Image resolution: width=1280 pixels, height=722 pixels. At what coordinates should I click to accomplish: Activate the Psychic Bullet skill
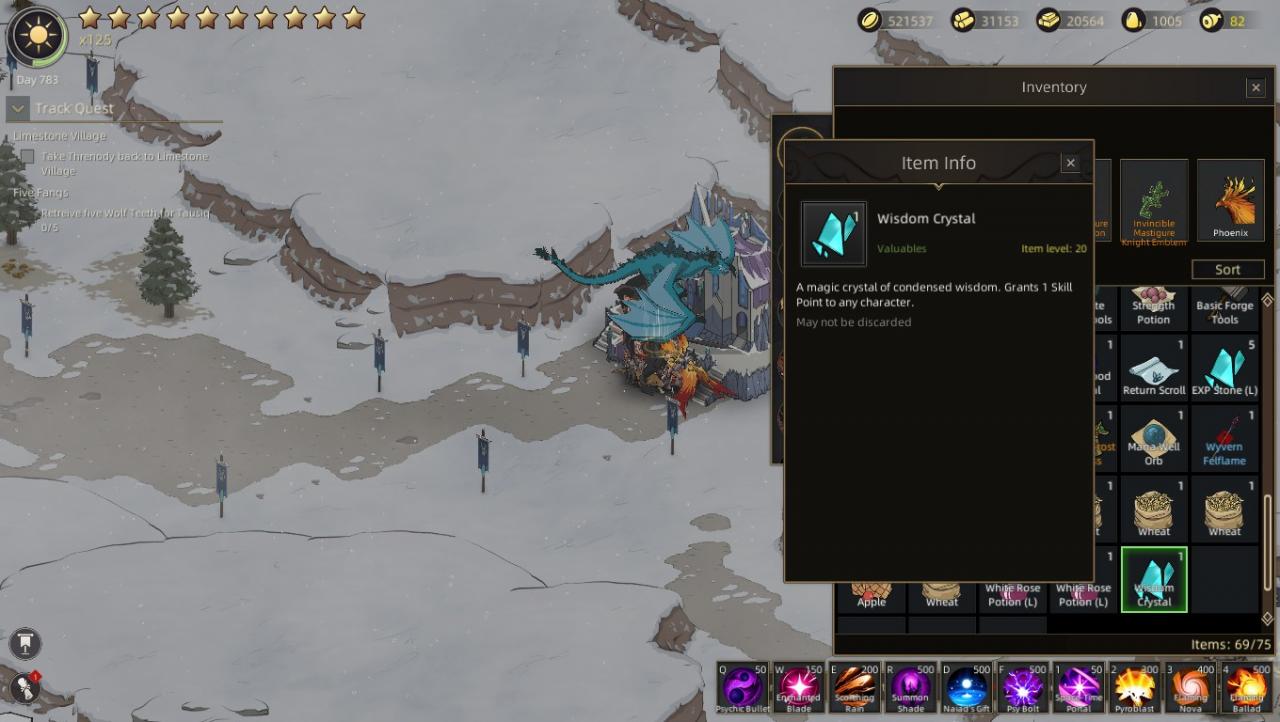[x=743, y=687]
